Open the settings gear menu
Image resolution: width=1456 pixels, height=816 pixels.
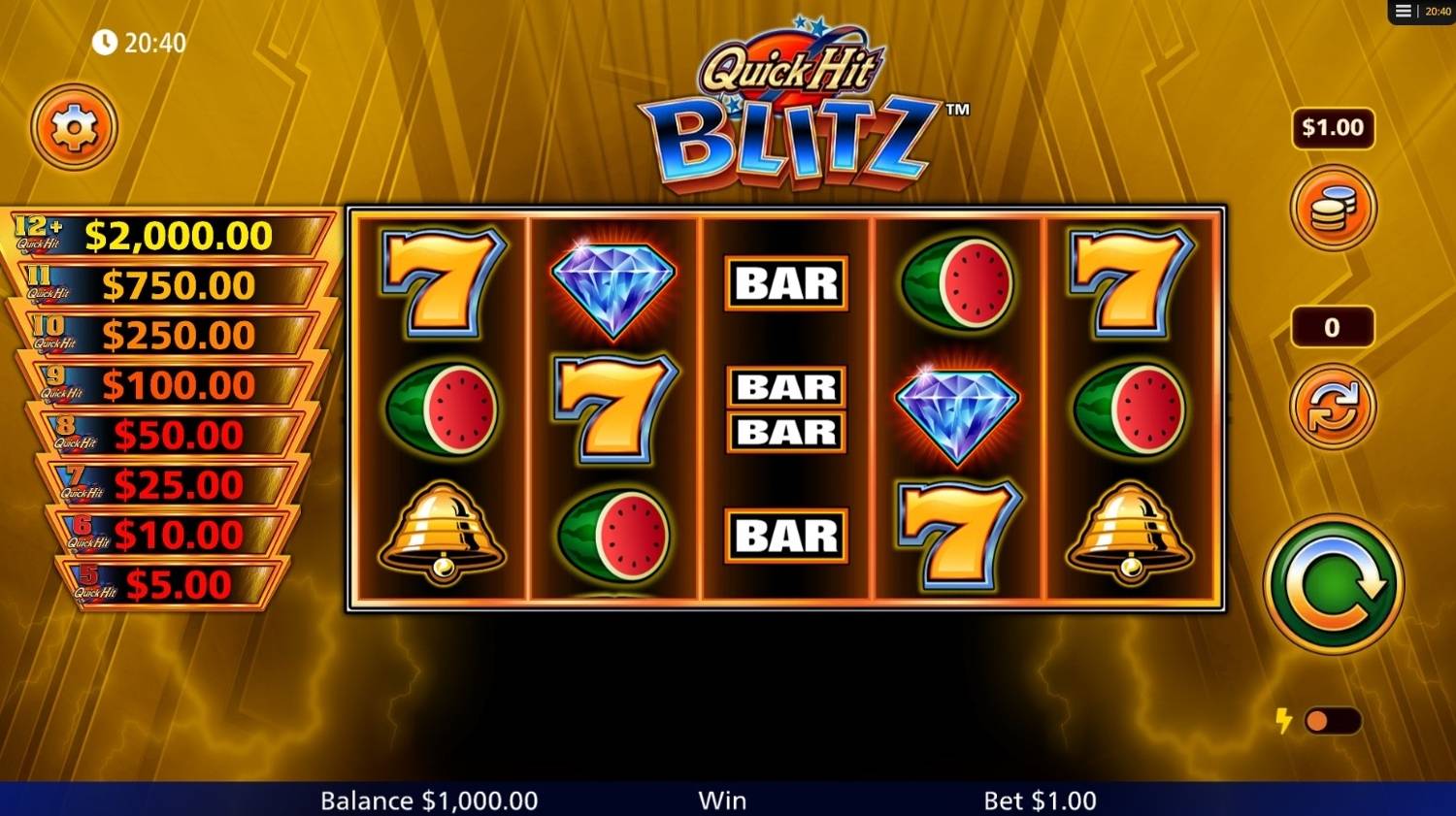click(x=74, y=127)
